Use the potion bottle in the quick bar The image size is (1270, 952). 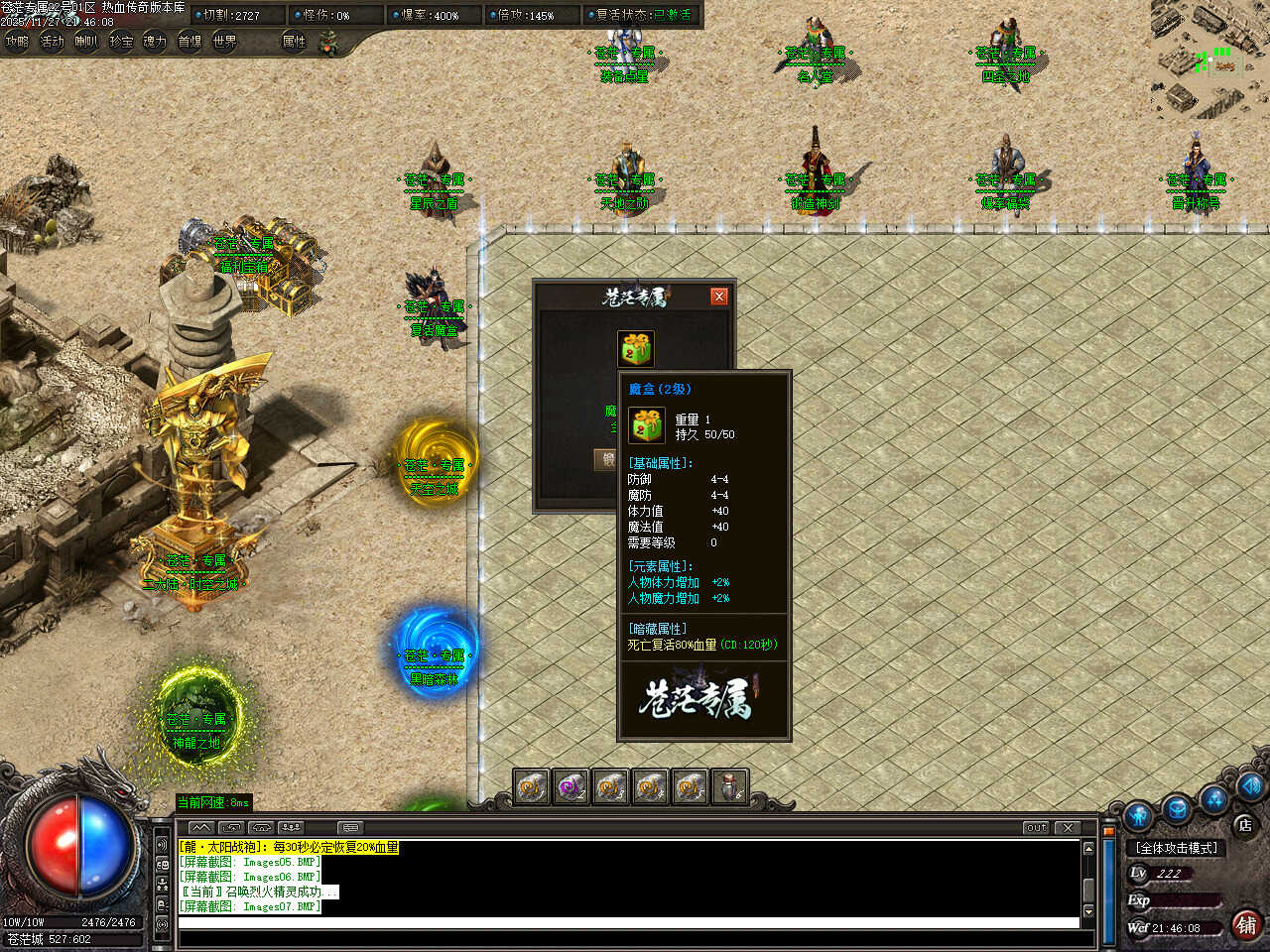729,787
